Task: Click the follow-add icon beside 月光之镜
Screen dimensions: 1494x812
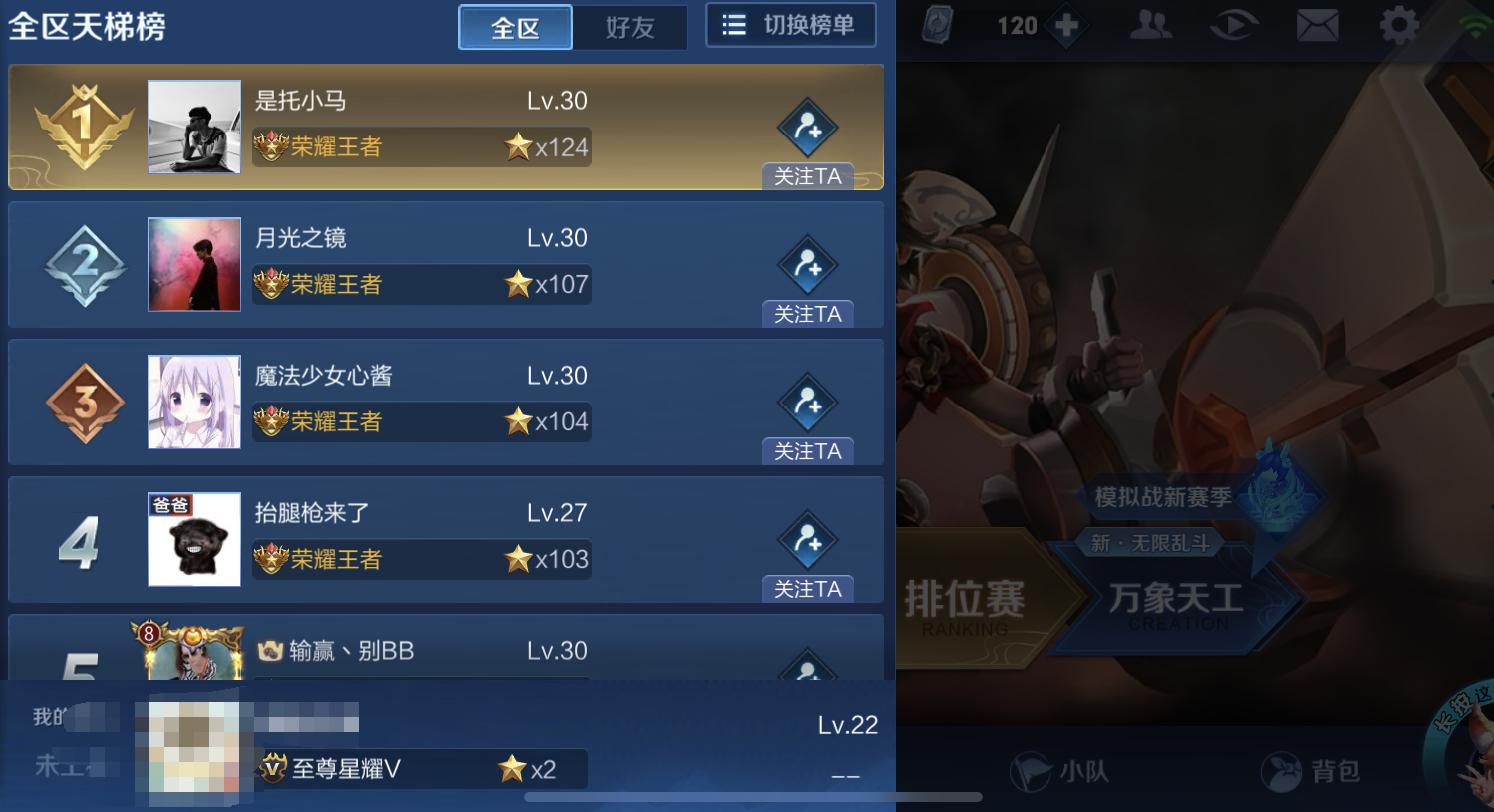Action: (809, 266)
